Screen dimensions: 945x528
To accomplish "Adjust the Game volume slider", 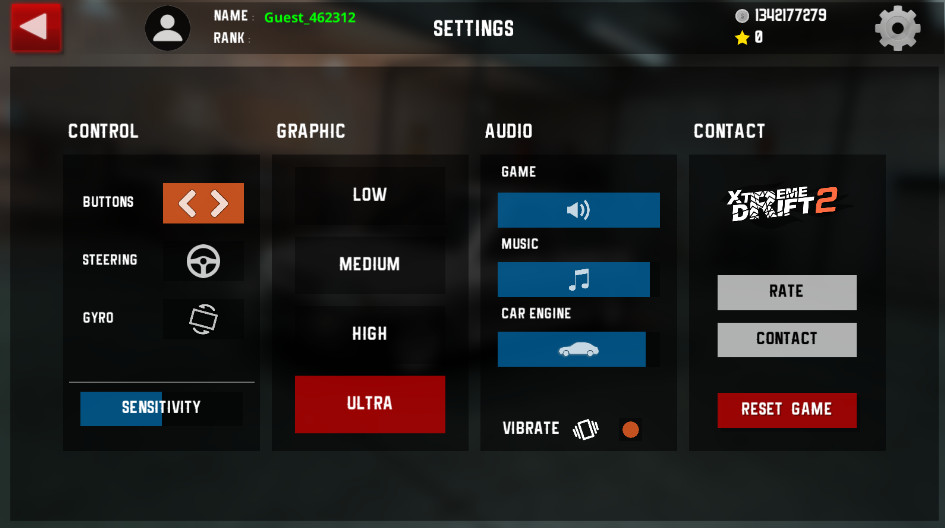I will (x=578, y=210).
